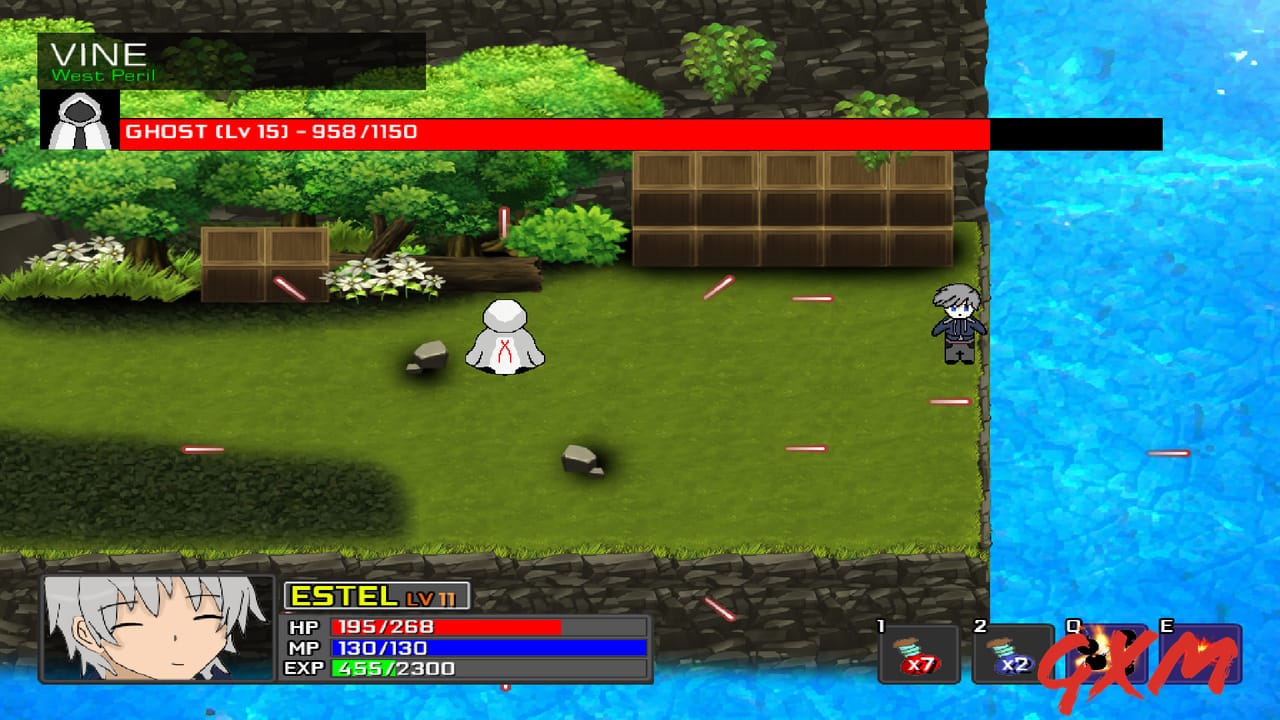Click the VINE area title banner
Image resolution: width=1280 pixels, height=720 pixels.
tap(100, 55)
